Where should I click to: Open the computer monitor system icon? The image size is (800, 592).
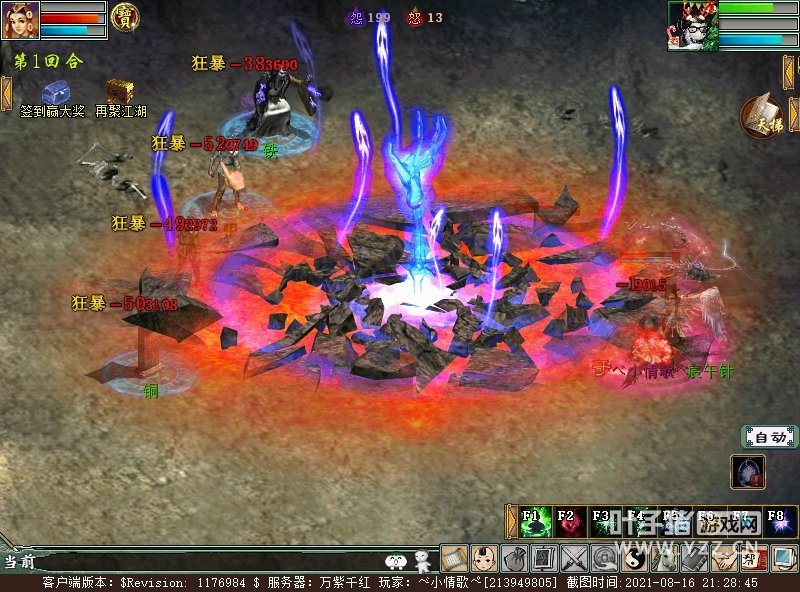point(783,557)
